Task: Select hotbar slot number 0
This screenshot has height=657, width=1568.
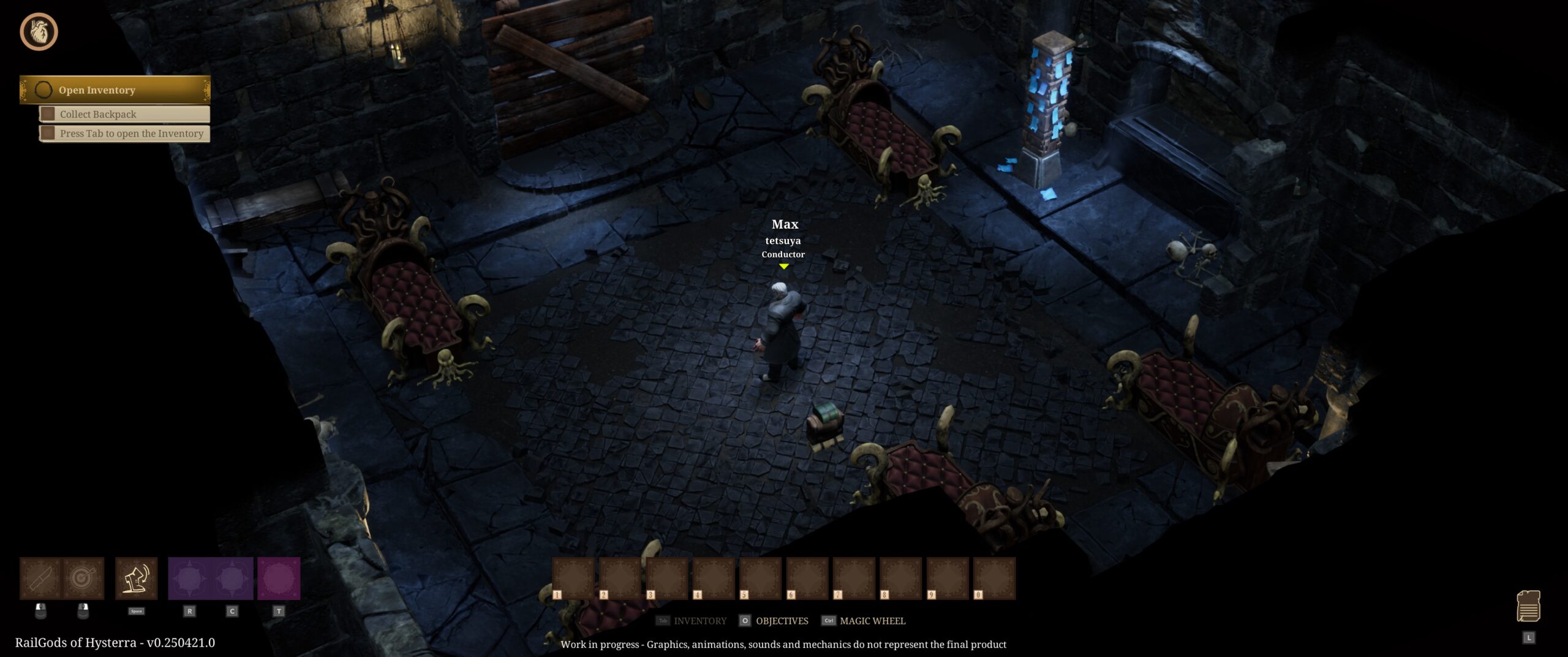Action: click(994, 578)
